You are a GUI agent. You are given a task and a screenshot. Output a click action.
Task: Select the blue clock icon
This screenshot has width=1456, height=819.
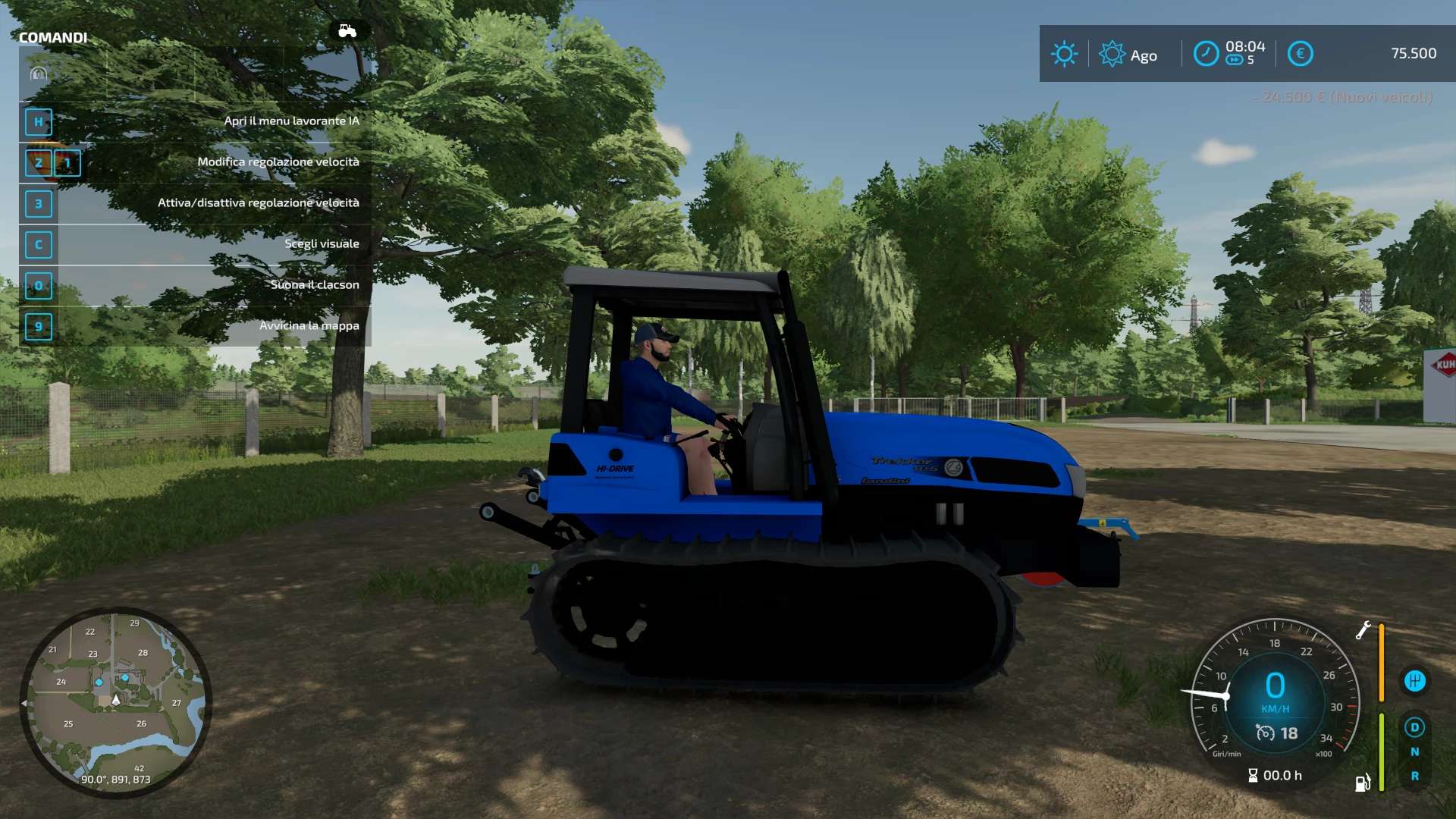click(1206, 54)
